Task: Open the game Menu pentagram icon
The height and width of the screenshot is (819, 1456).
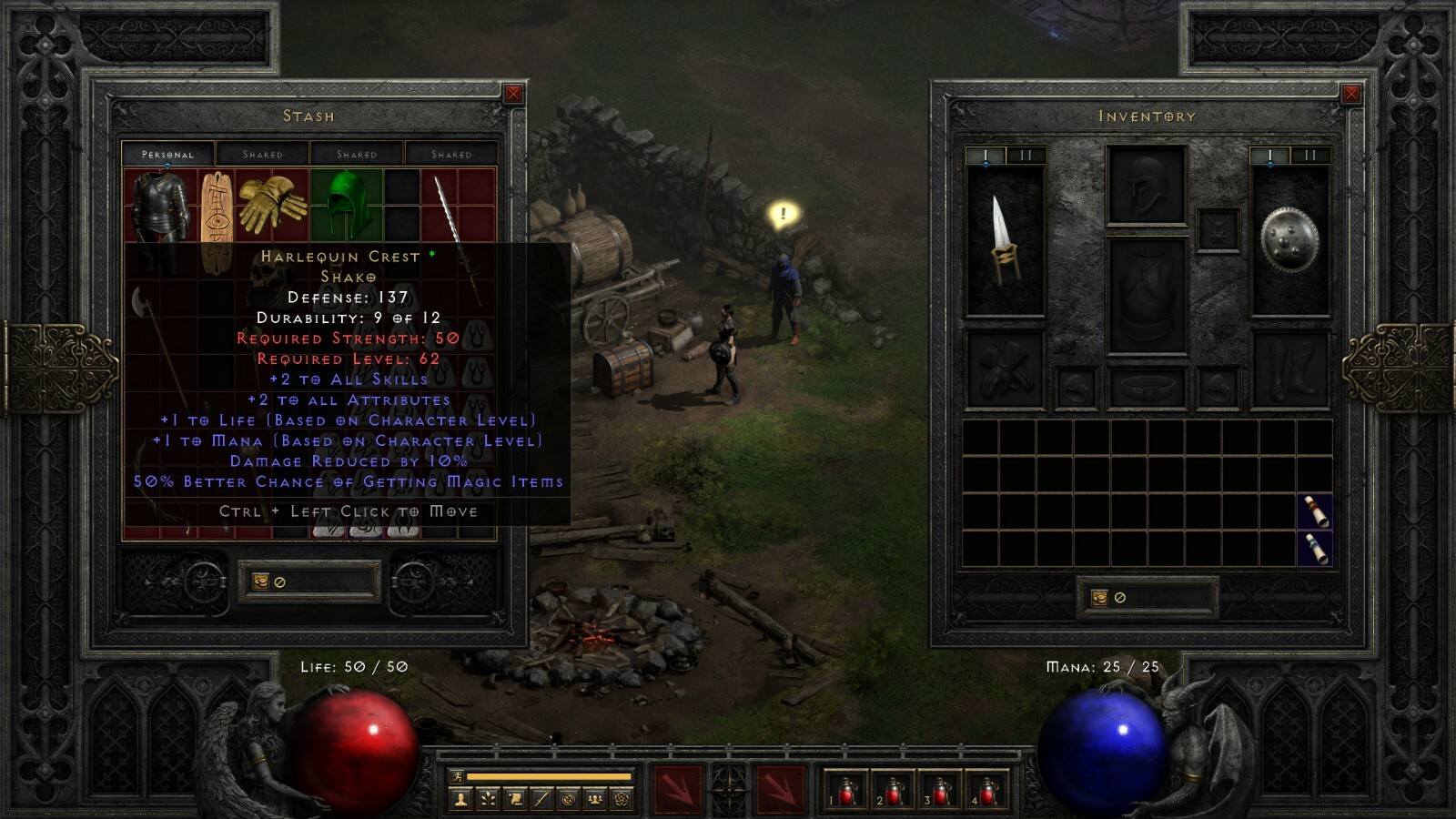Action: pos(620,798)
